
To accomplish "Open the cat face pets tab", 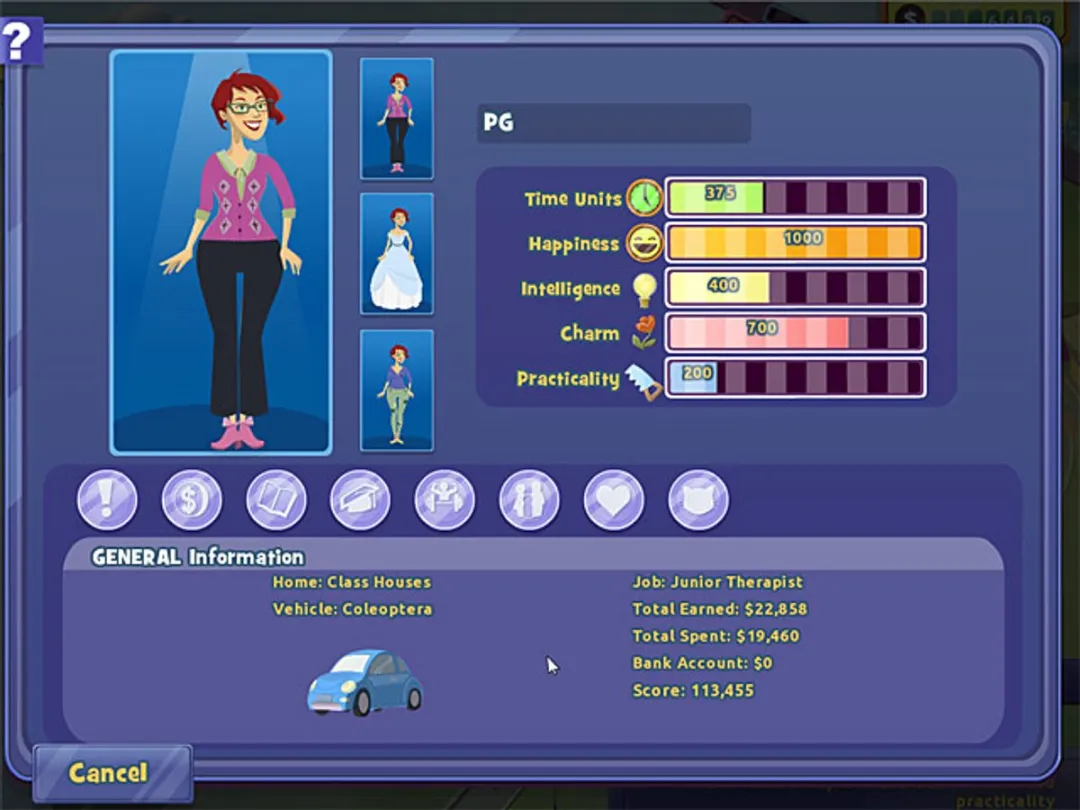I will click(698, 500).
